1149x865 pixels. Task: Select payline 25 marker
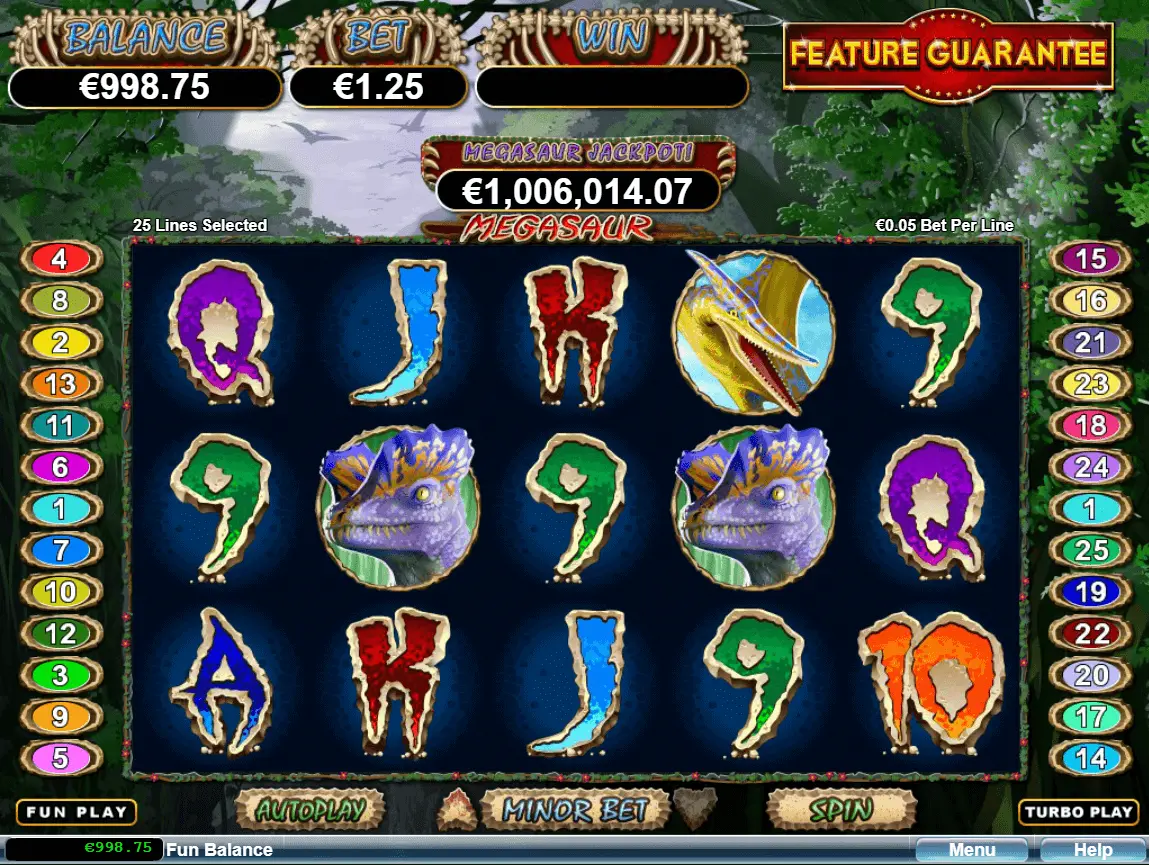pyautogui.click(x=1090, y=550)
